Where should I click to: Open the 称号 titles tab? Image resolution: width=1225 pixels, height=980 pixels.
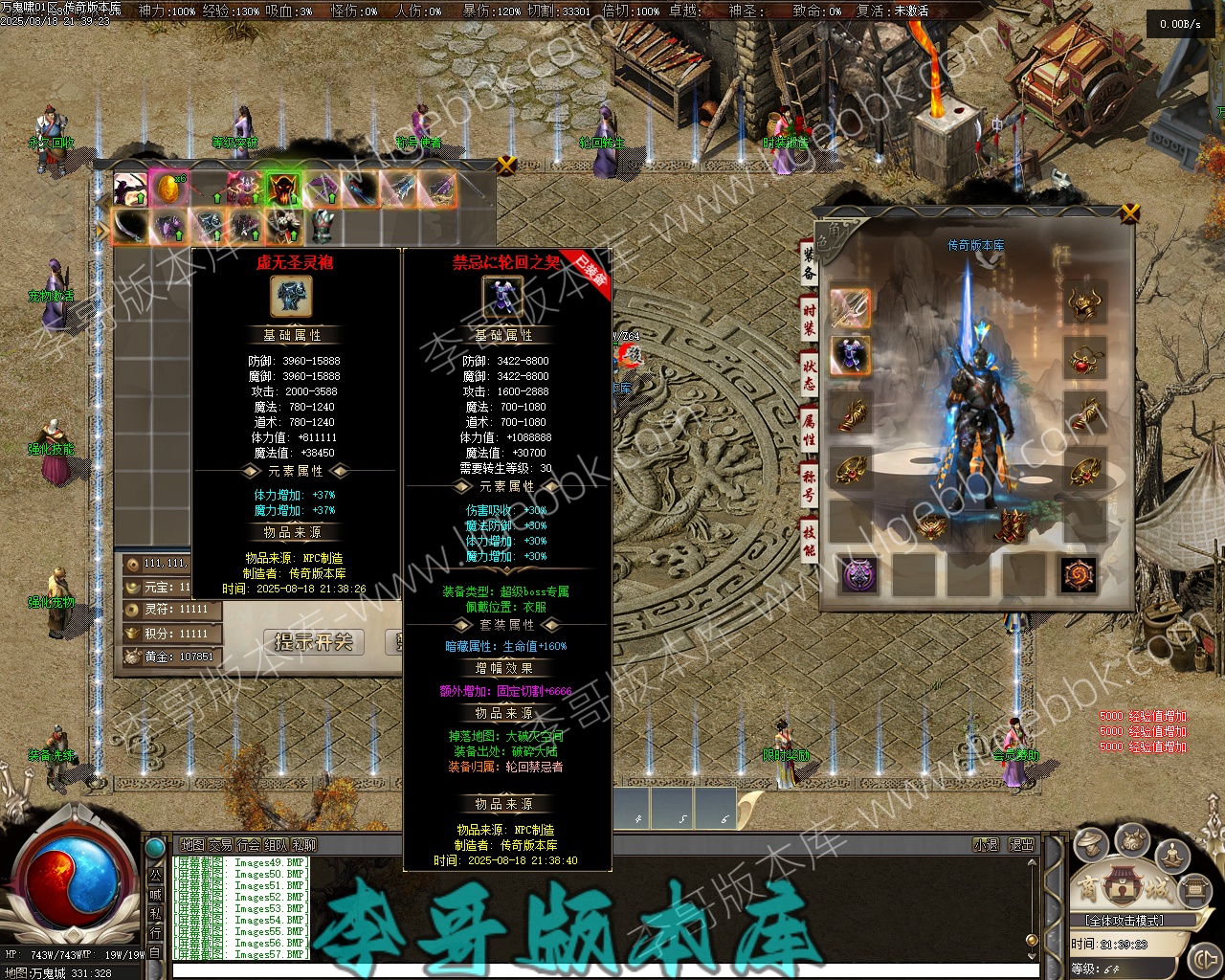(x=809, y=485)
